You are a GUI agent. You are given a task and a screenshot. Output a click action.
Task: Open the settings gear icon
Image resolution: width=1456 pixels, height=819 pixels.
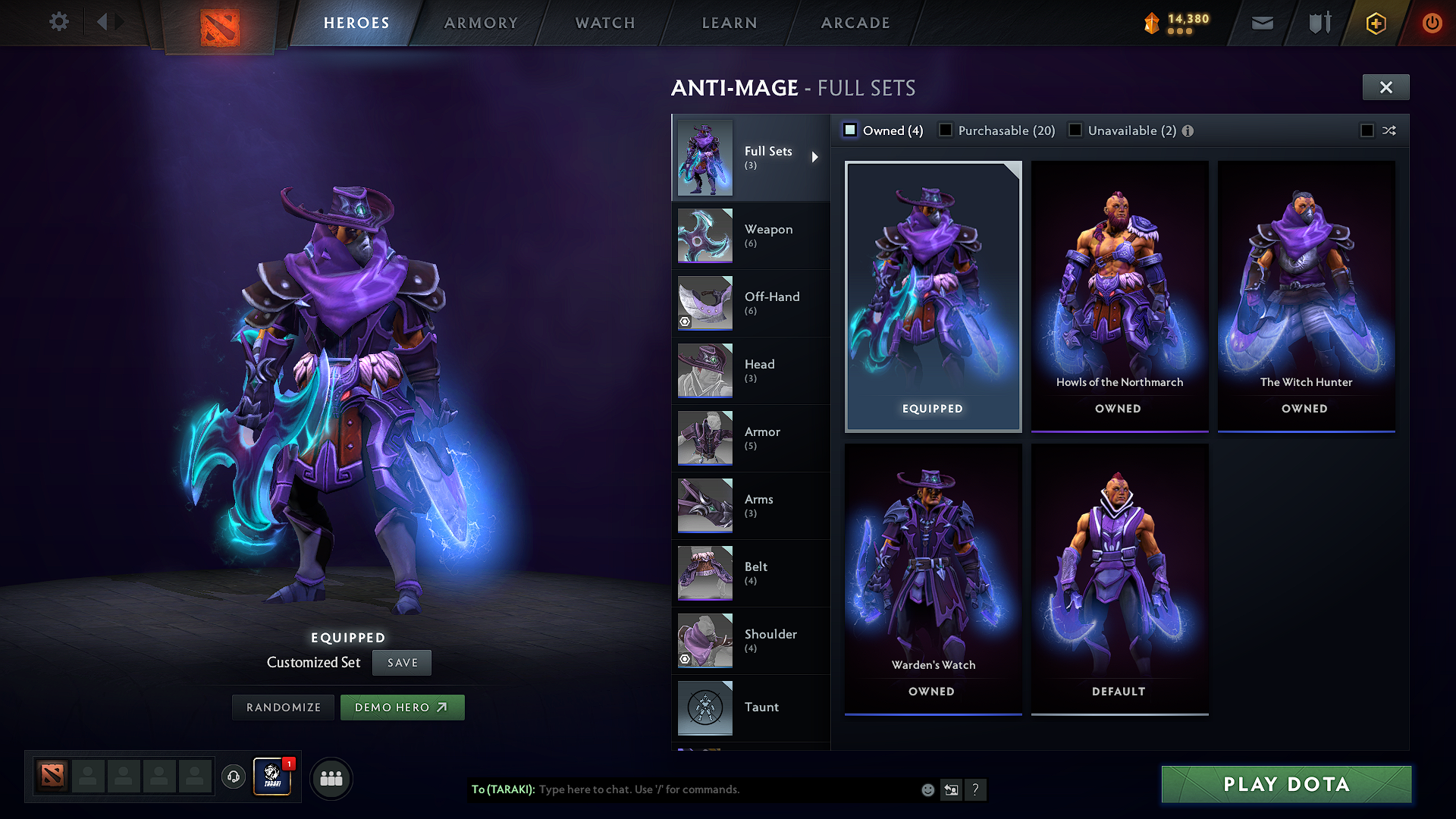(58, 22)
